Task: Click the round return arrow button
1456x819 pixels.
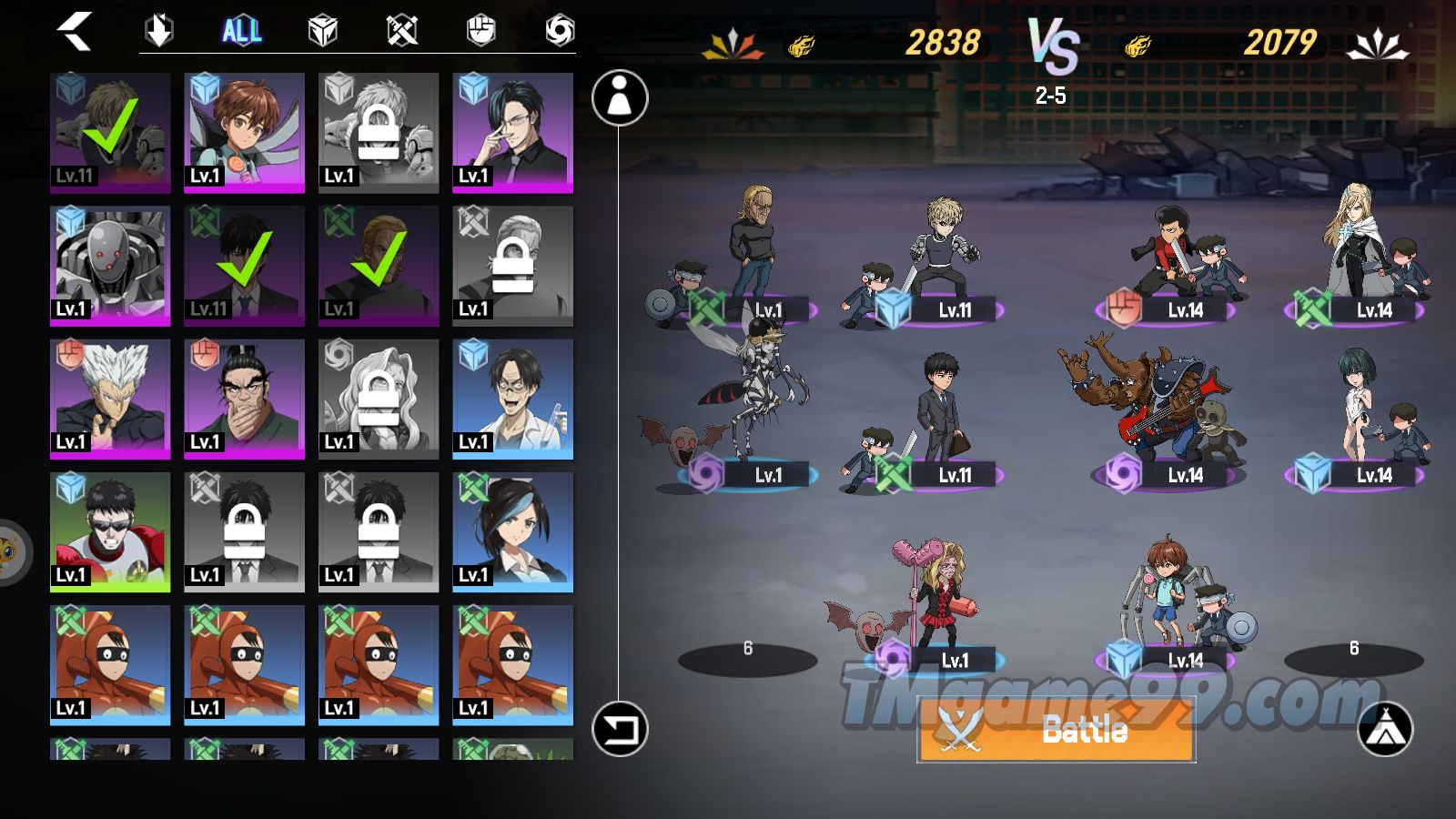Action: tap(620, 729)
